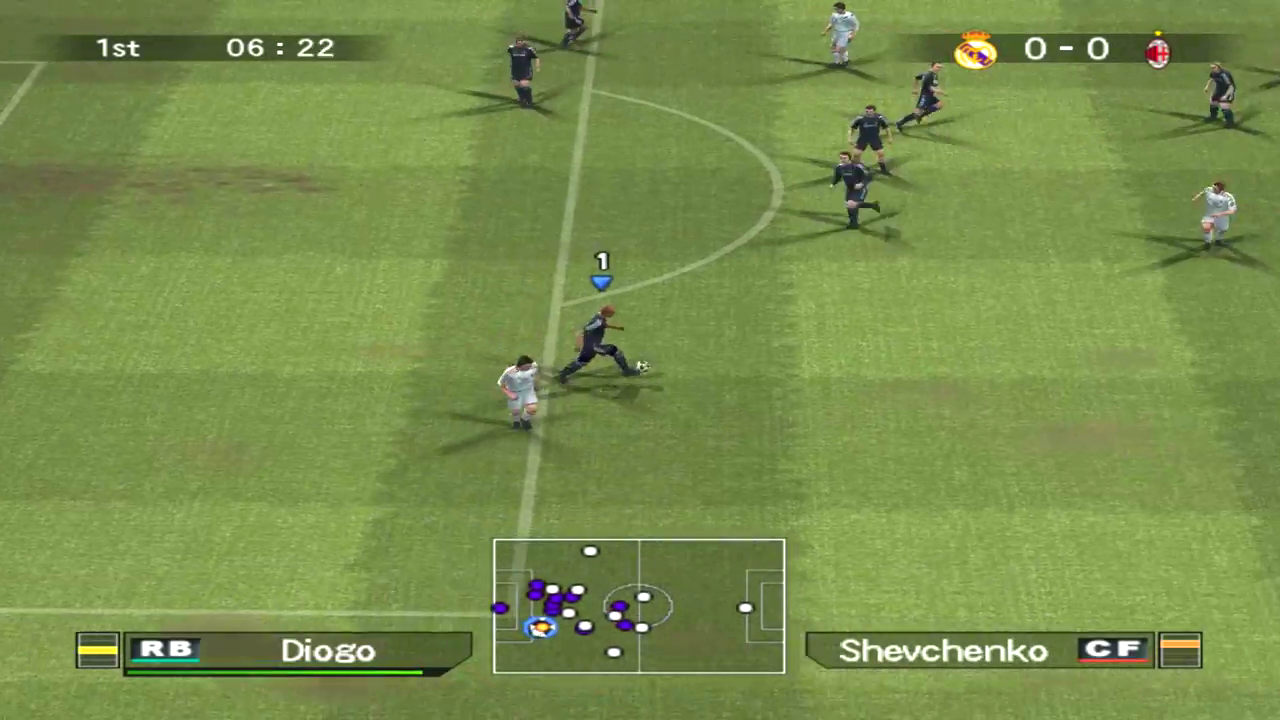Click the CF position badge beside Shevchenko

point(1113,650)
